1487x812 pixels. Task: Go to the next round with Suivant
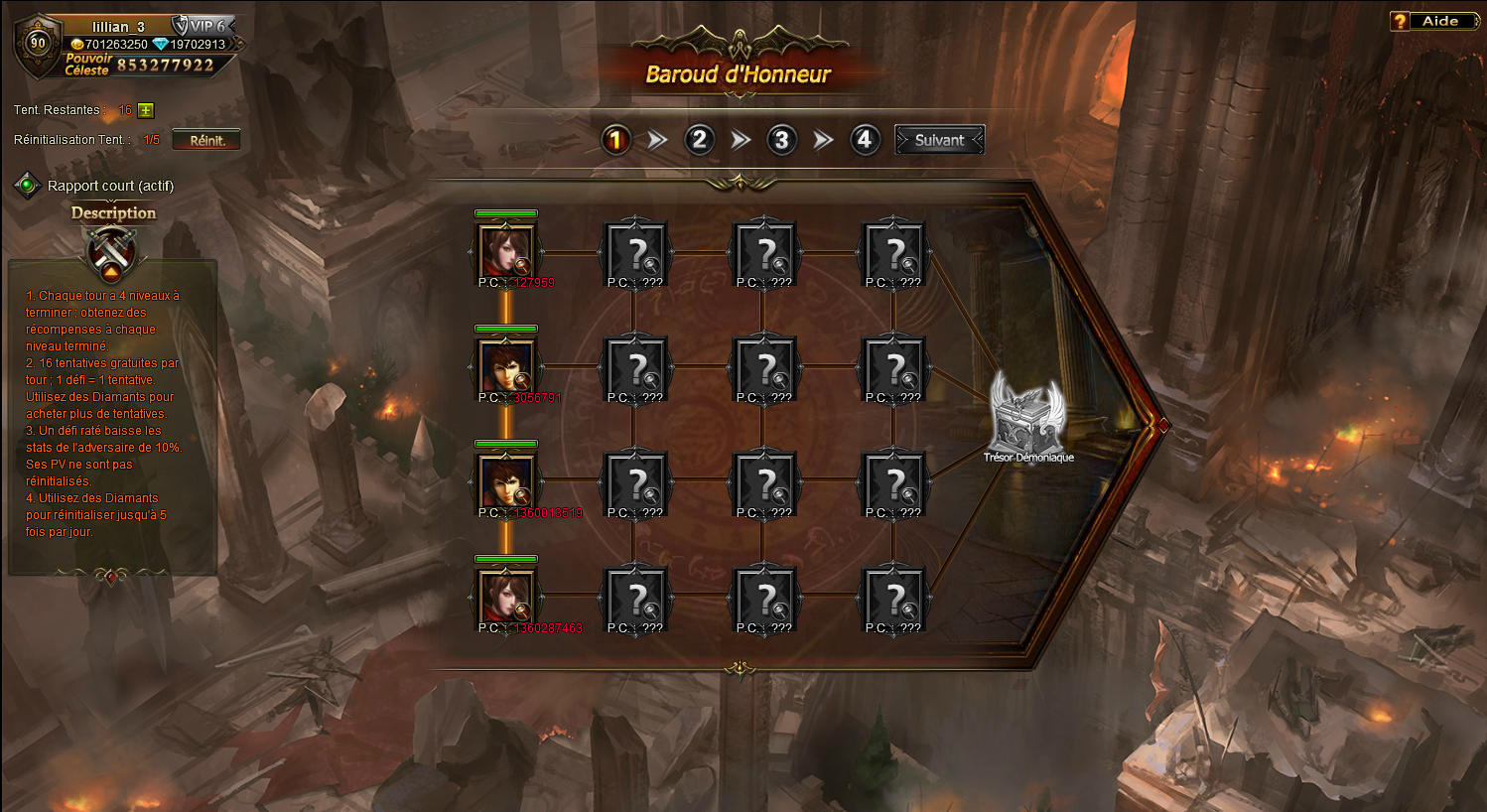point(939,140)
